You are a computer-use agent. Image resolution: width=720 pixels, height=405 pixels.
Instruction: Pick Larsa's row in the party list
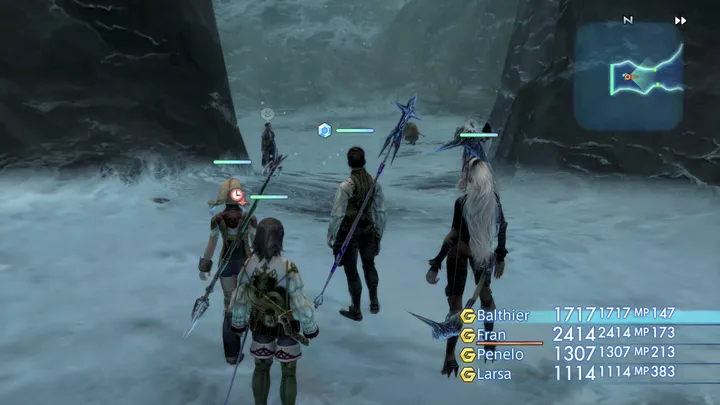coord(493,373)
